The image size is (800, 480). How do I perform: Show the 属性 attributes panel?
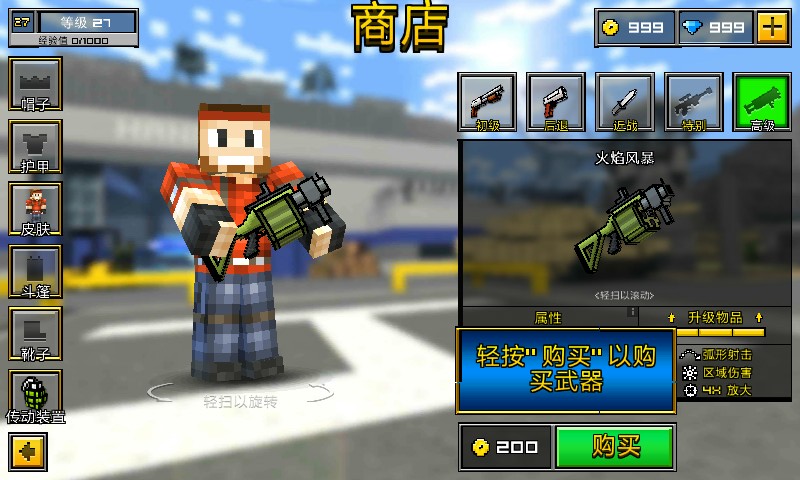tap(549, 317)
